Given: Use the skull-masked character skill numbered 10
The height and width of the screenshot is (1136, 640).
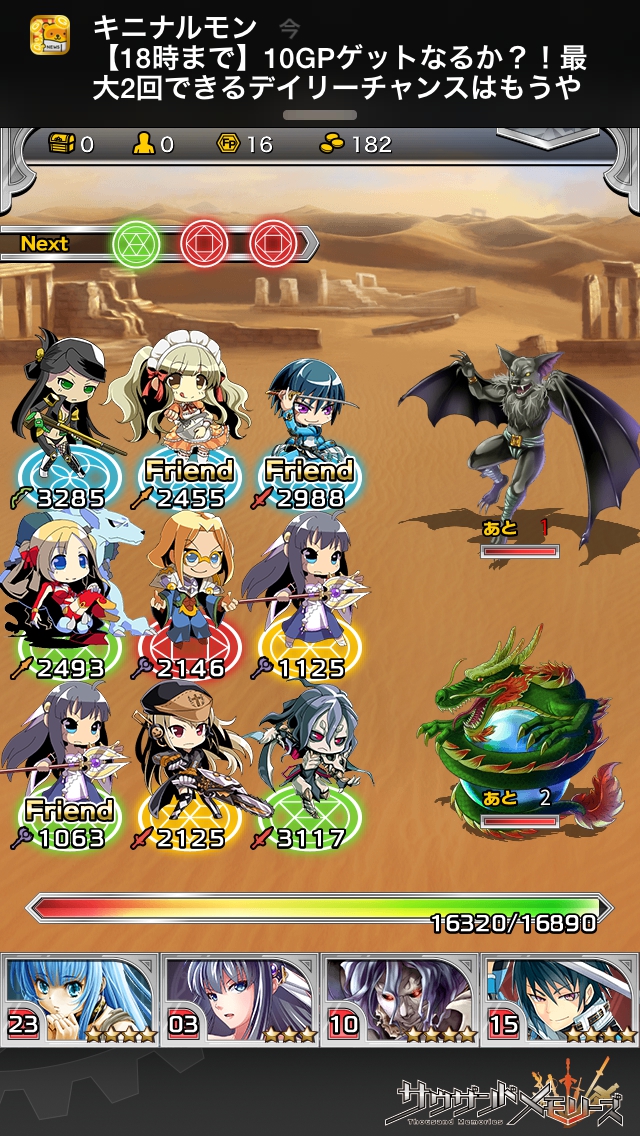Looking at the screenshot, I should (400, 998).
